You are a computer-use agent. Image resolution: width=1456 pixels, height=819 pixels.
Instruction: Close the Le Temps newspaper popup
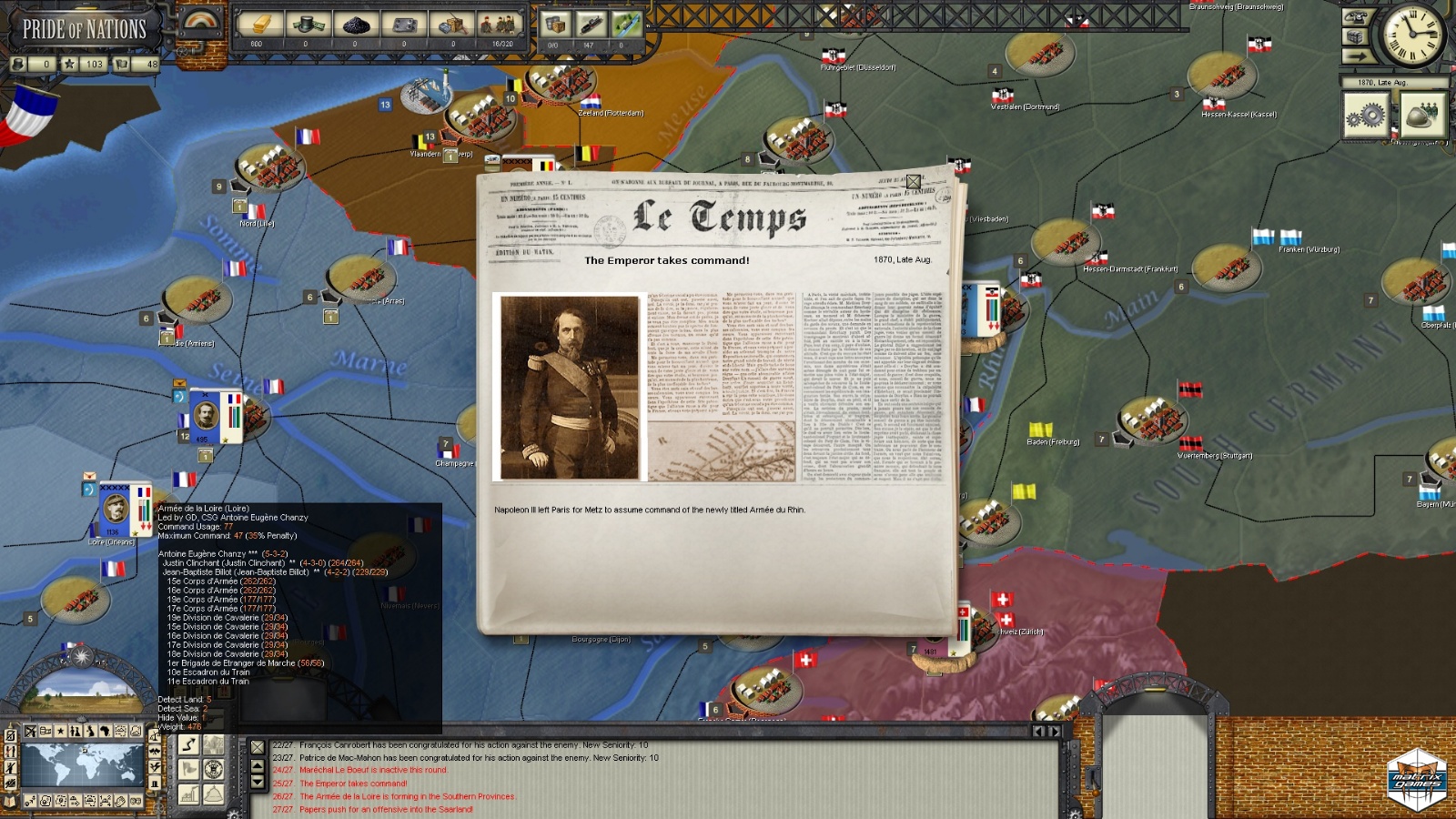point(913,182)
